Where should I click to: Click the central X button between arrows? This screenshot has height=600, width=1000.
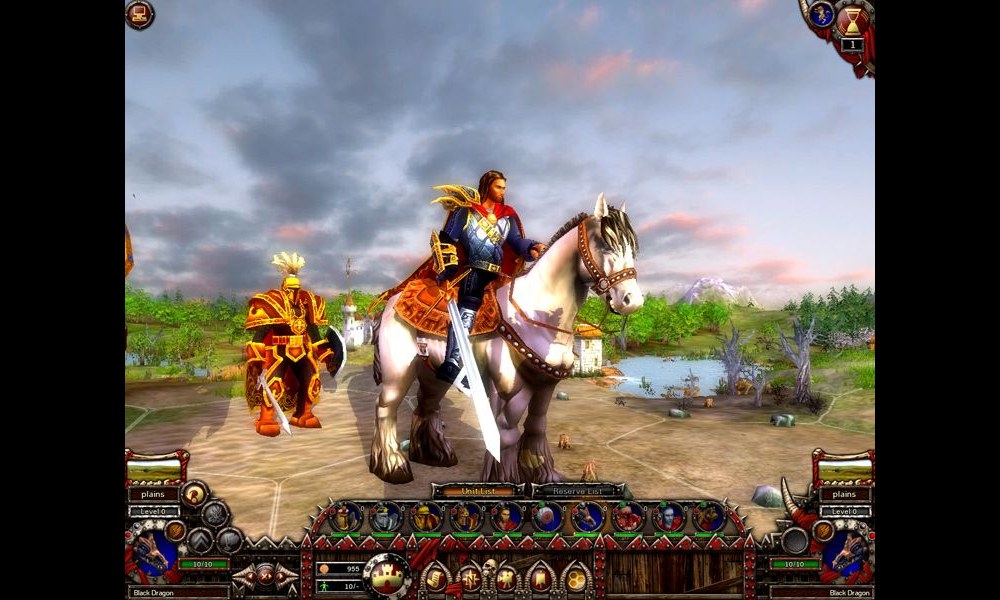click(265, 575)
